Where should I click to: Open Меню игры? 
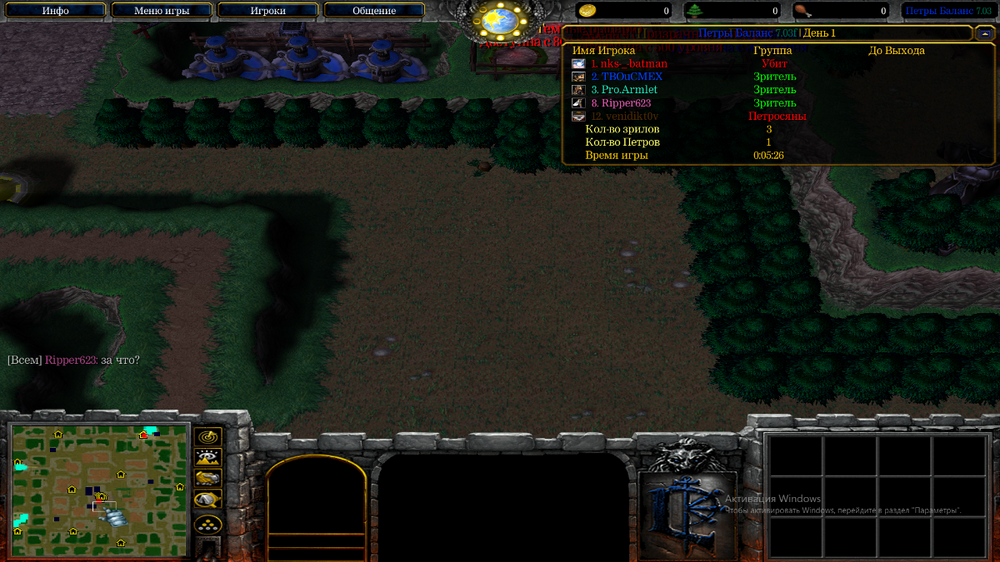pyautogui.click(x=161, y=11)
